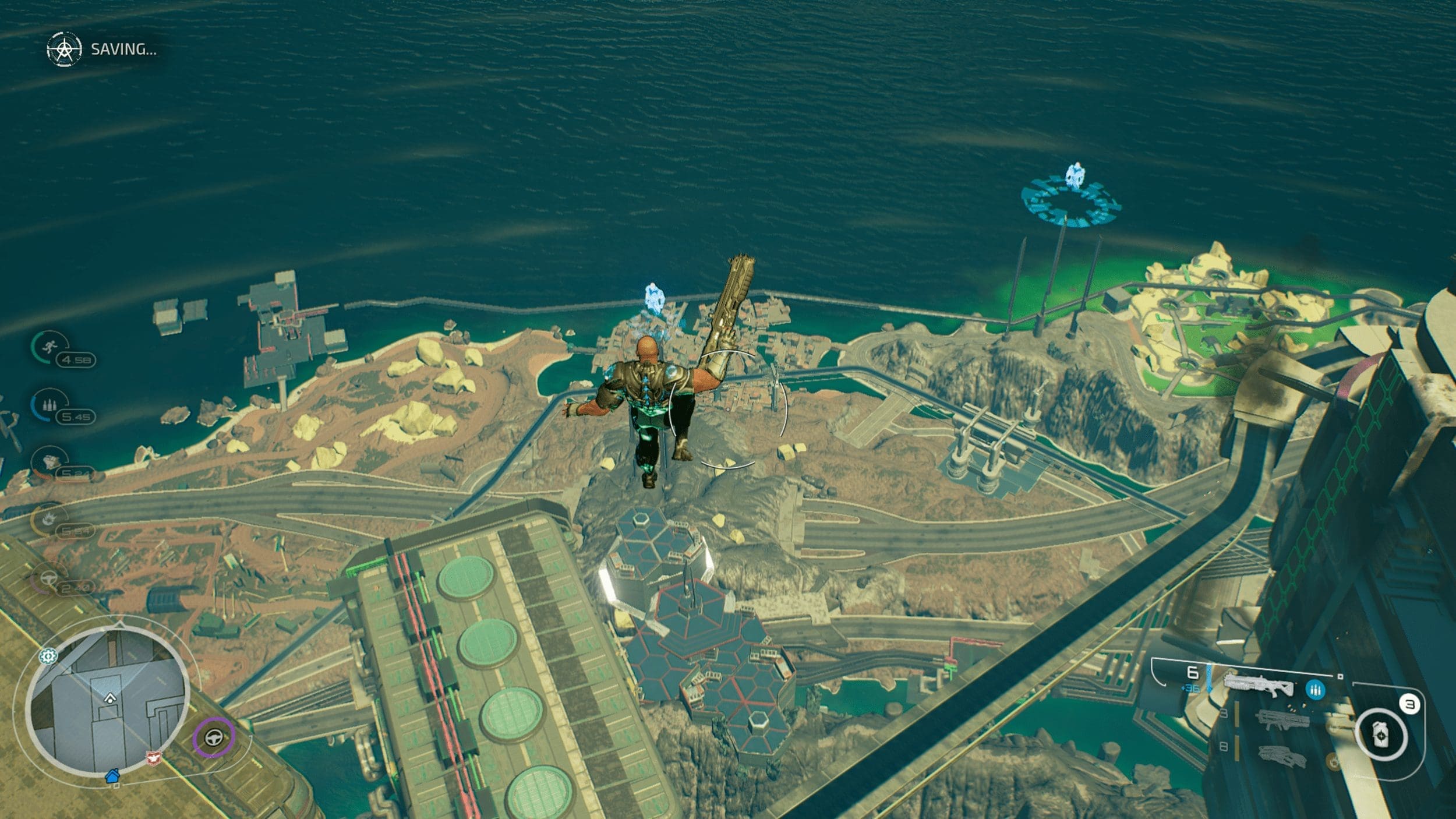Click the blue house marker below the minimap
This screenshot has width=1456, height=819.
pos(112,775)
